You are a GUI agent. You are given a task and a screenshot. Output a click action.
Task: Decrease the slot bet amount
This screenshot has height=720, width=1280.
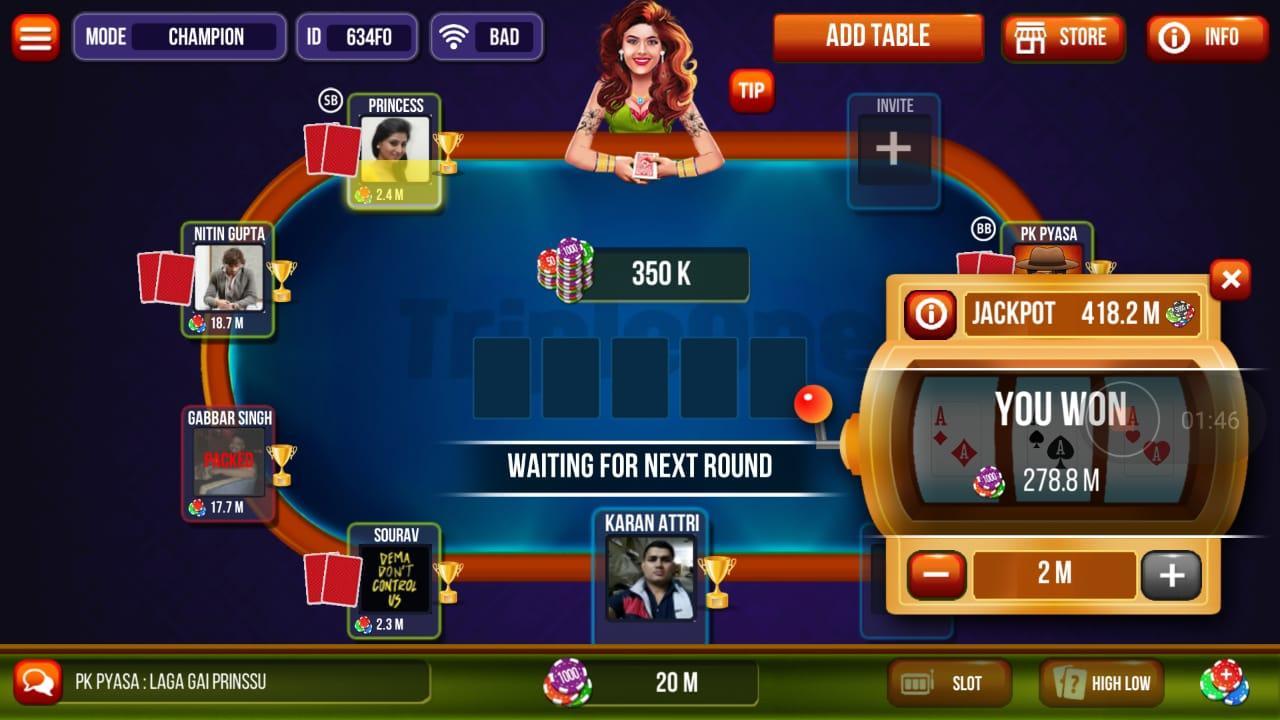tap(936, 574)
